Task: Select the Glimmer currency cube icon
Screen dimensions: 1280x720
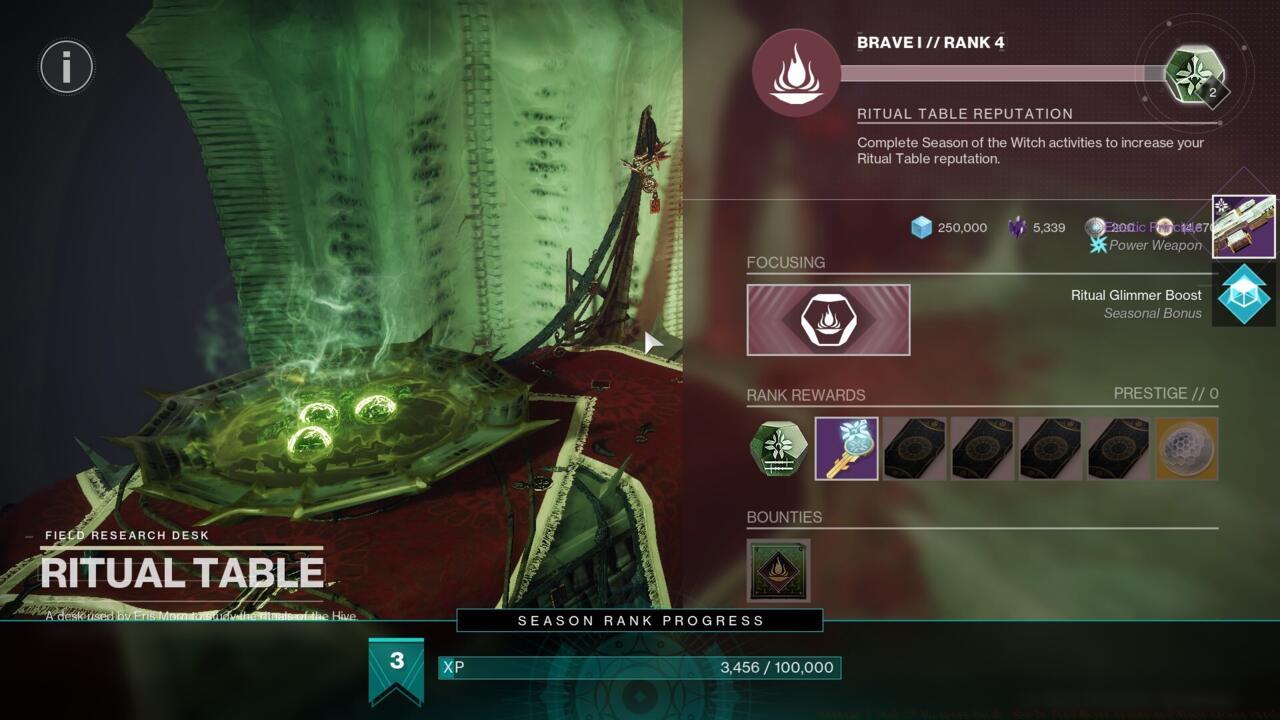Action: click(922, 227)
